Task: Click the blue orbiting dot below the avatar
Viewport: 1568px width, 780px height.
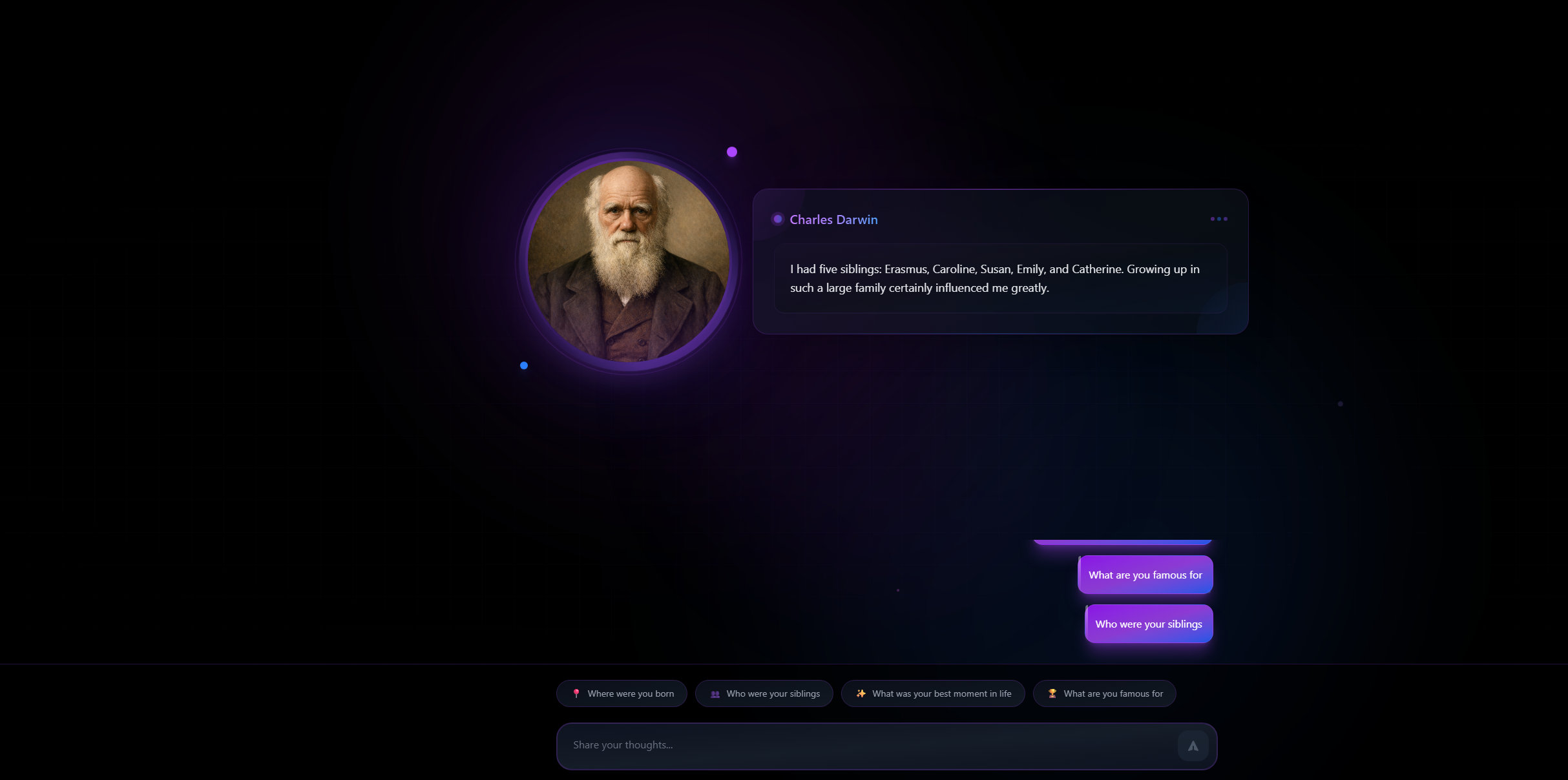Action: (x=524, y=365)
